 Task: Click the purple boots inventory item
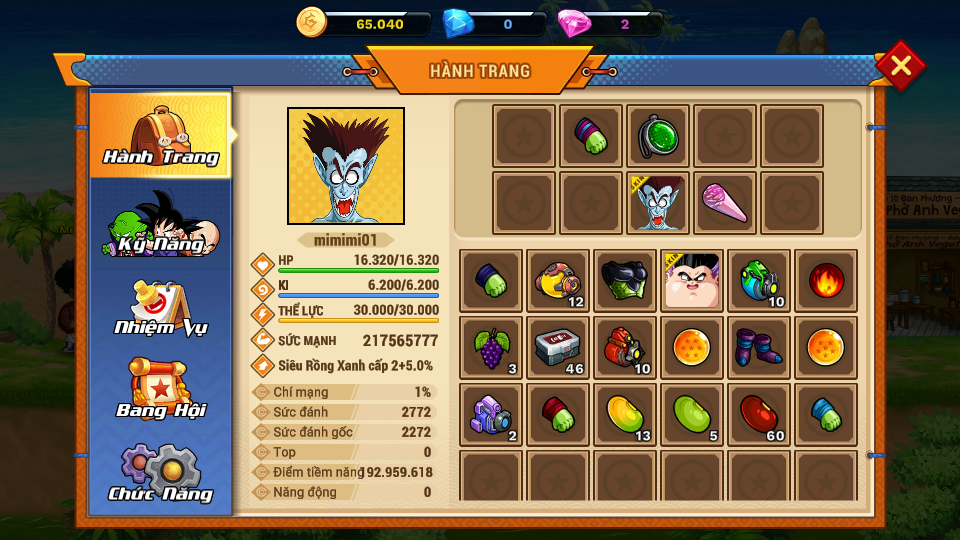click(759, 347)
